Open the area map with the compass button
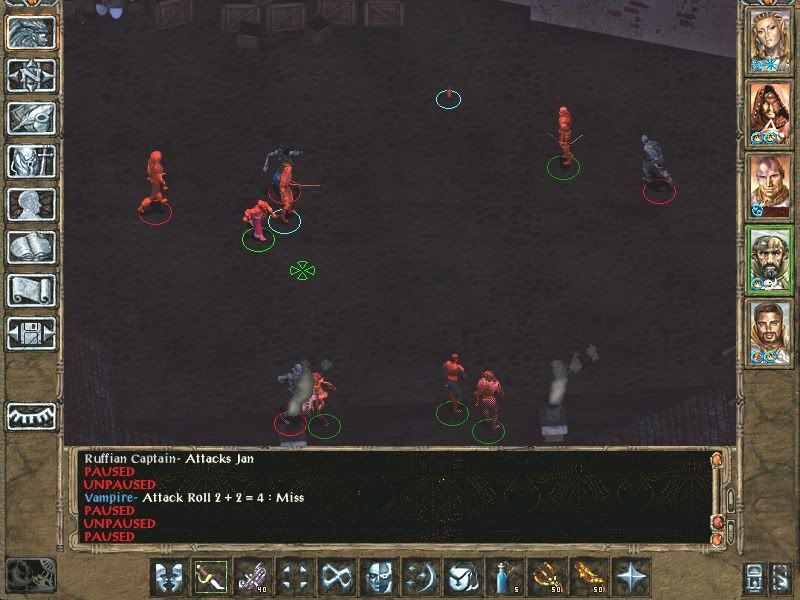The image size is (800, 600). 31,76
